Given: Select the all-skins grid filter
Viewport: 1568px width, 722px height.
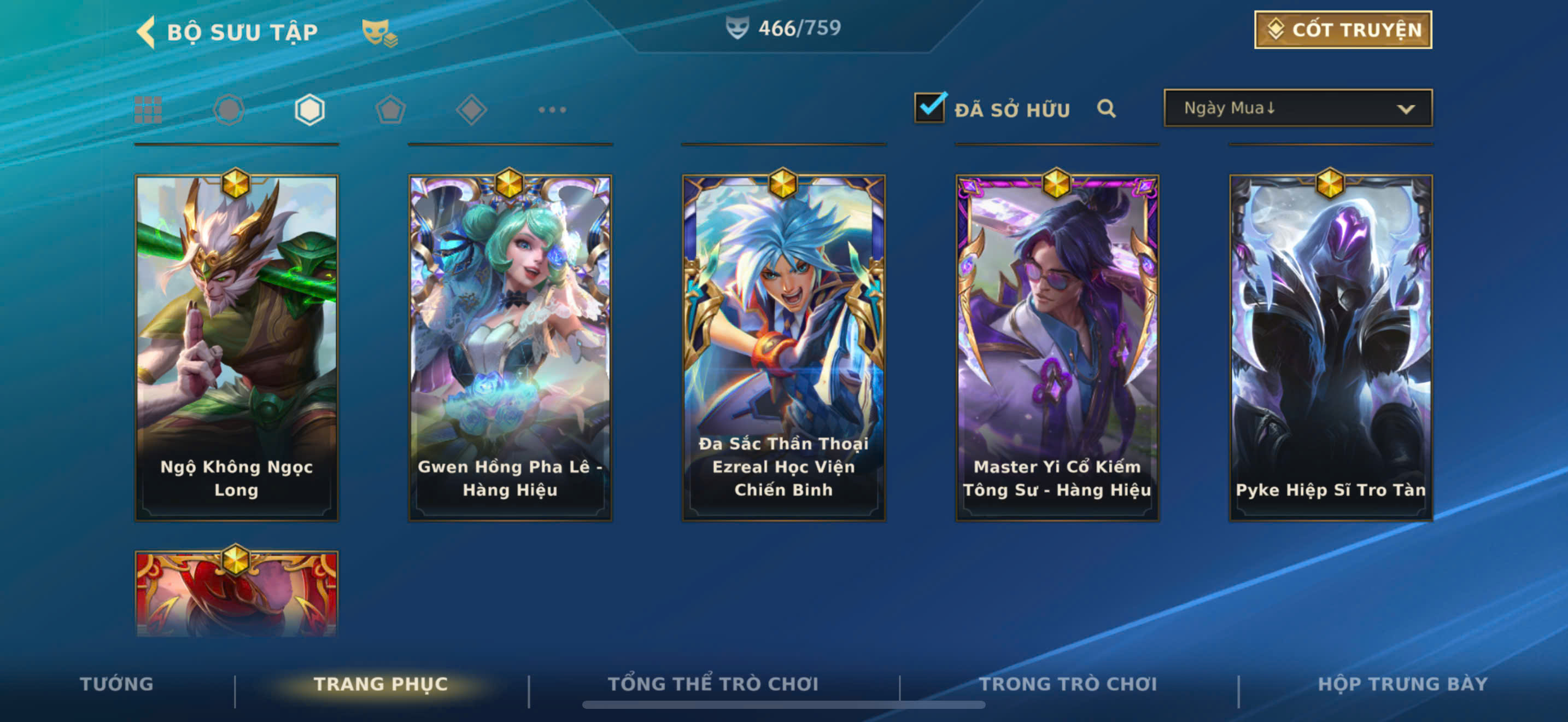Looking at the screenshot, I should (x=148, y=110).
